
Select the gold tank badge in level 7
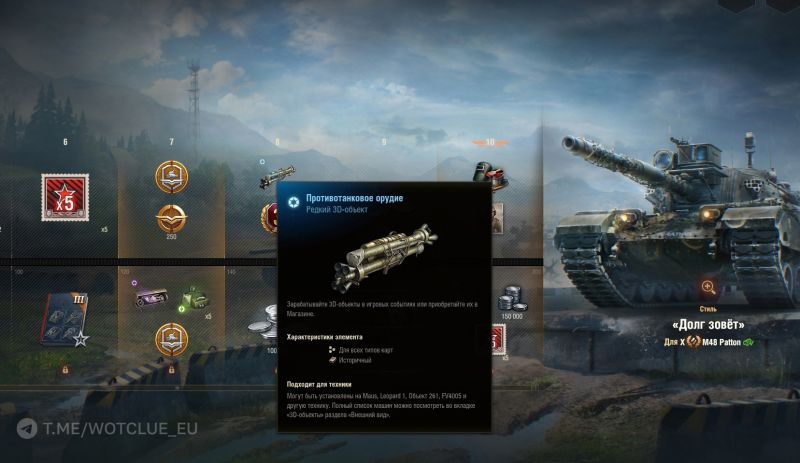click(170, 177)
